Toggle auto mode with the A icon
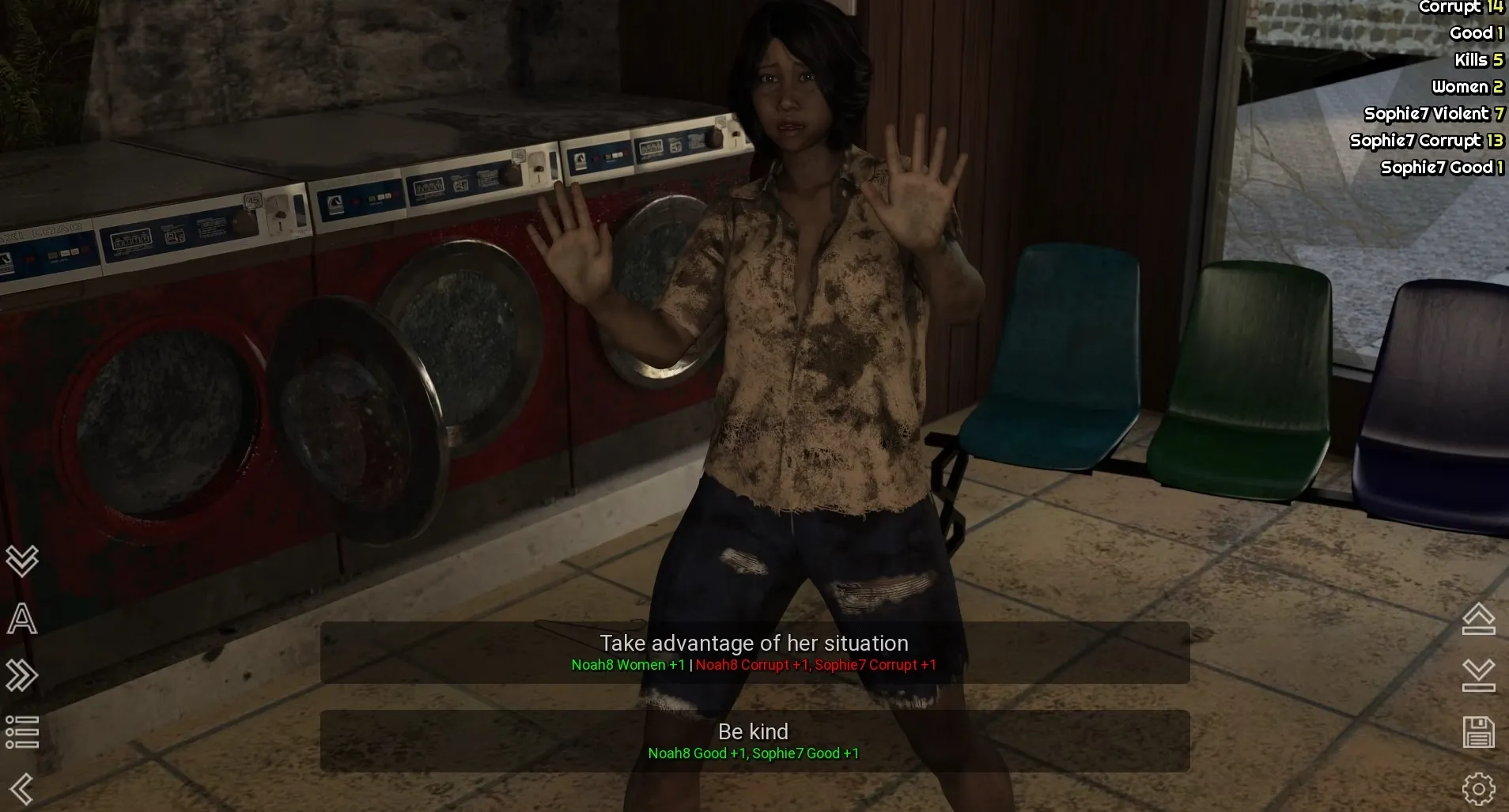 click(x=22, y=618)
